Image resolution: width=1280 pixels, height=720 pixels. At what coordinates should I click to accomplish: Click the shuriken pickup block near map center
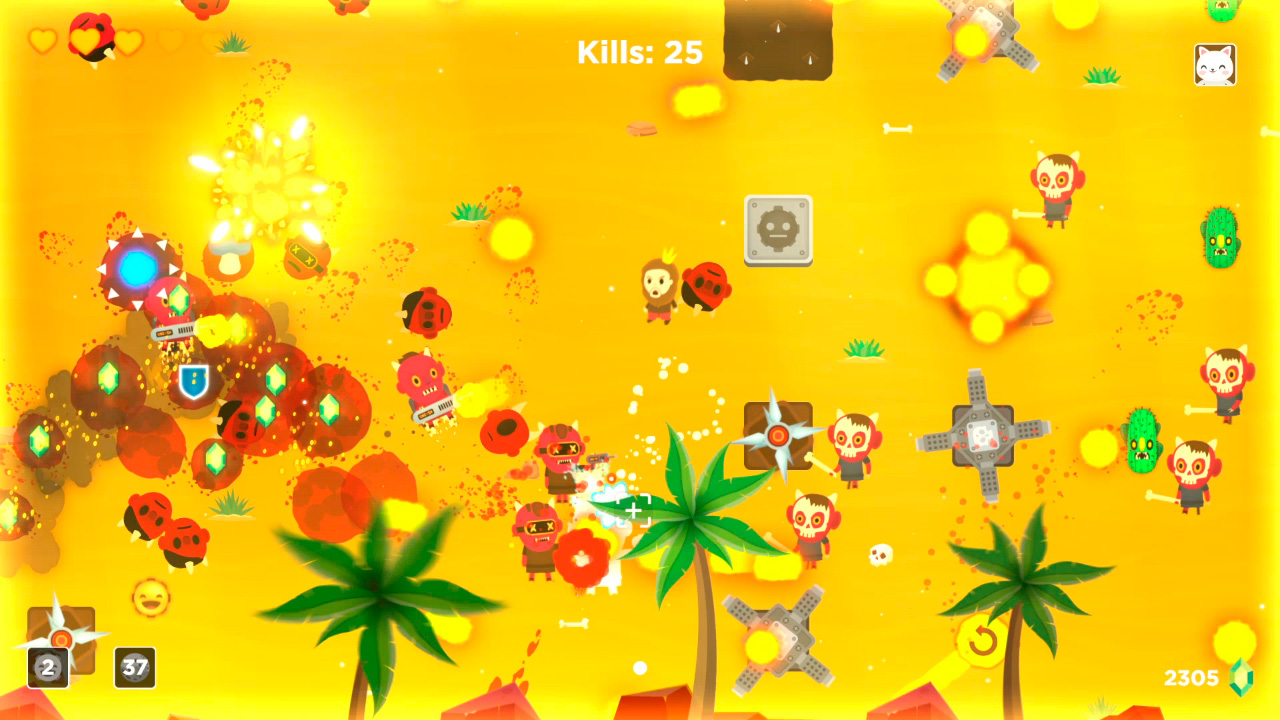tap(779, 434)
